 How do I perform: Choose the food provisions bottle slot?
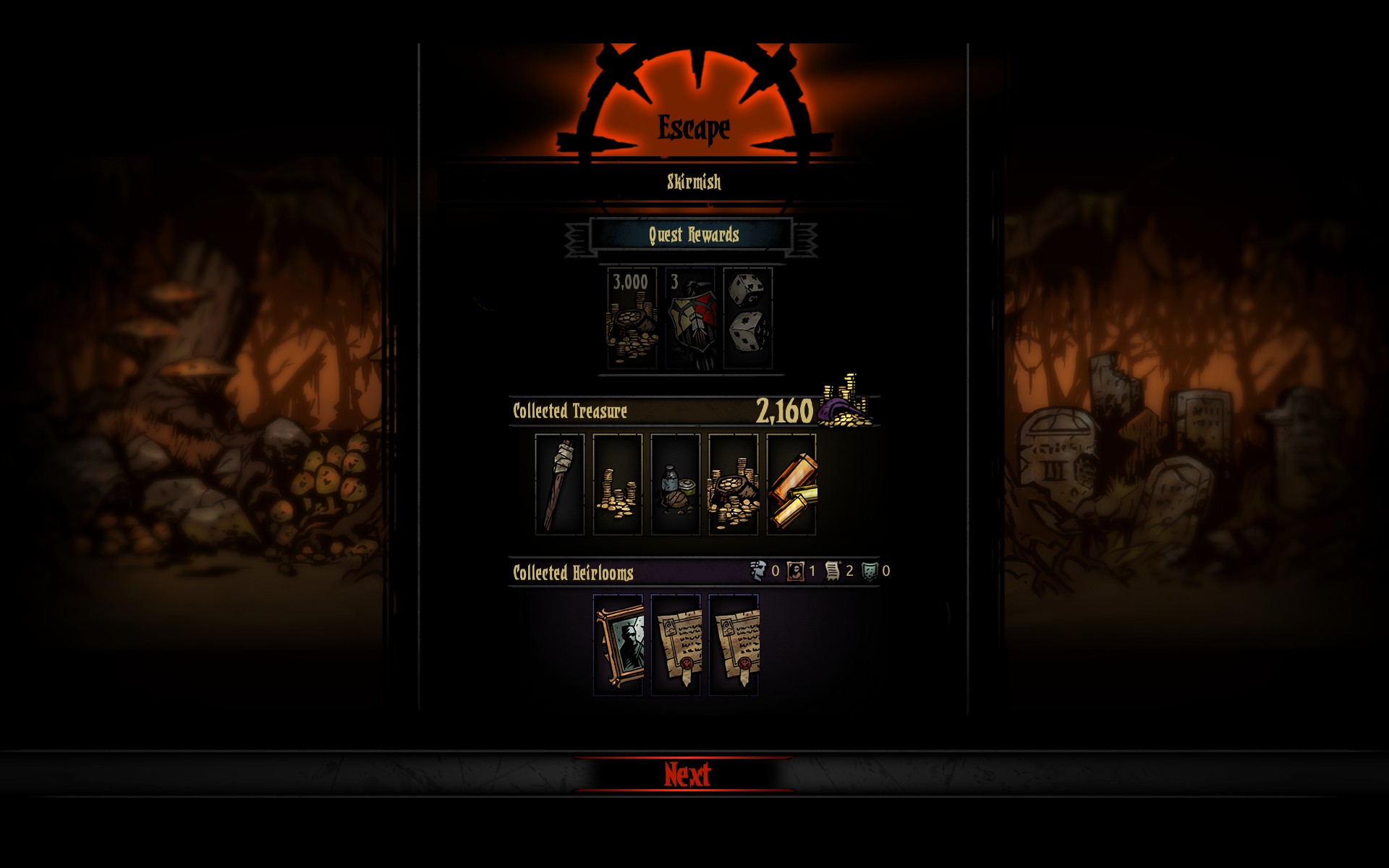point(675,484)
